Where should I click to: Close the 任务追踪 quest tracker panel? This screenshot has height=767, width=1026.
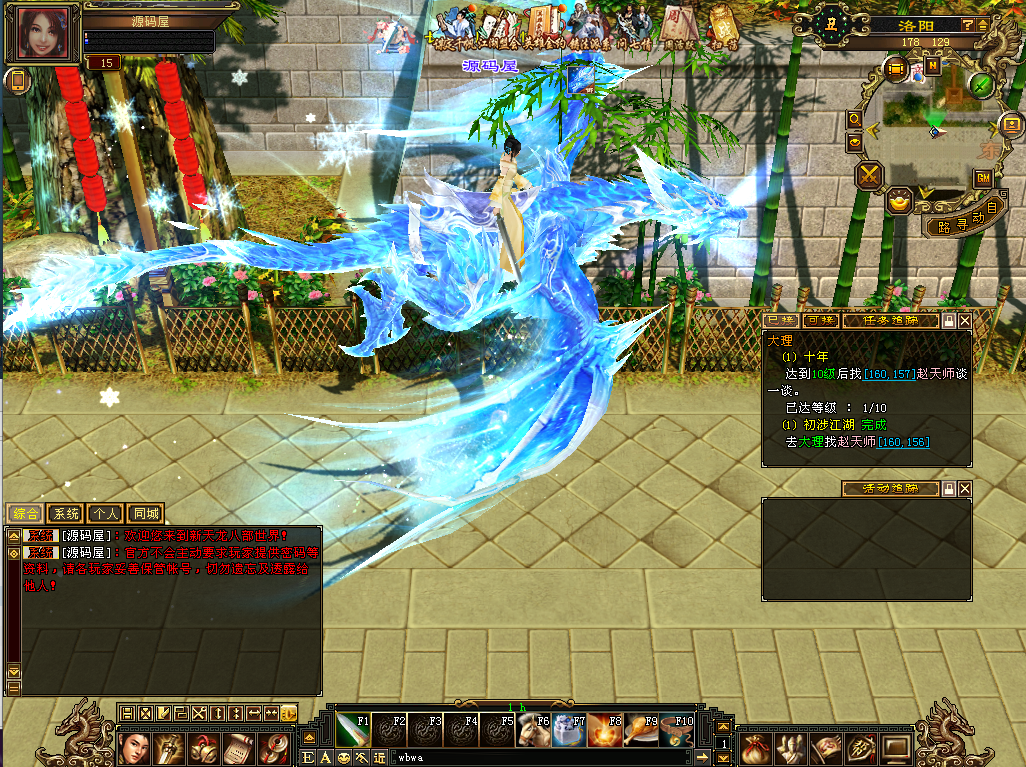[x=964, y=321]
